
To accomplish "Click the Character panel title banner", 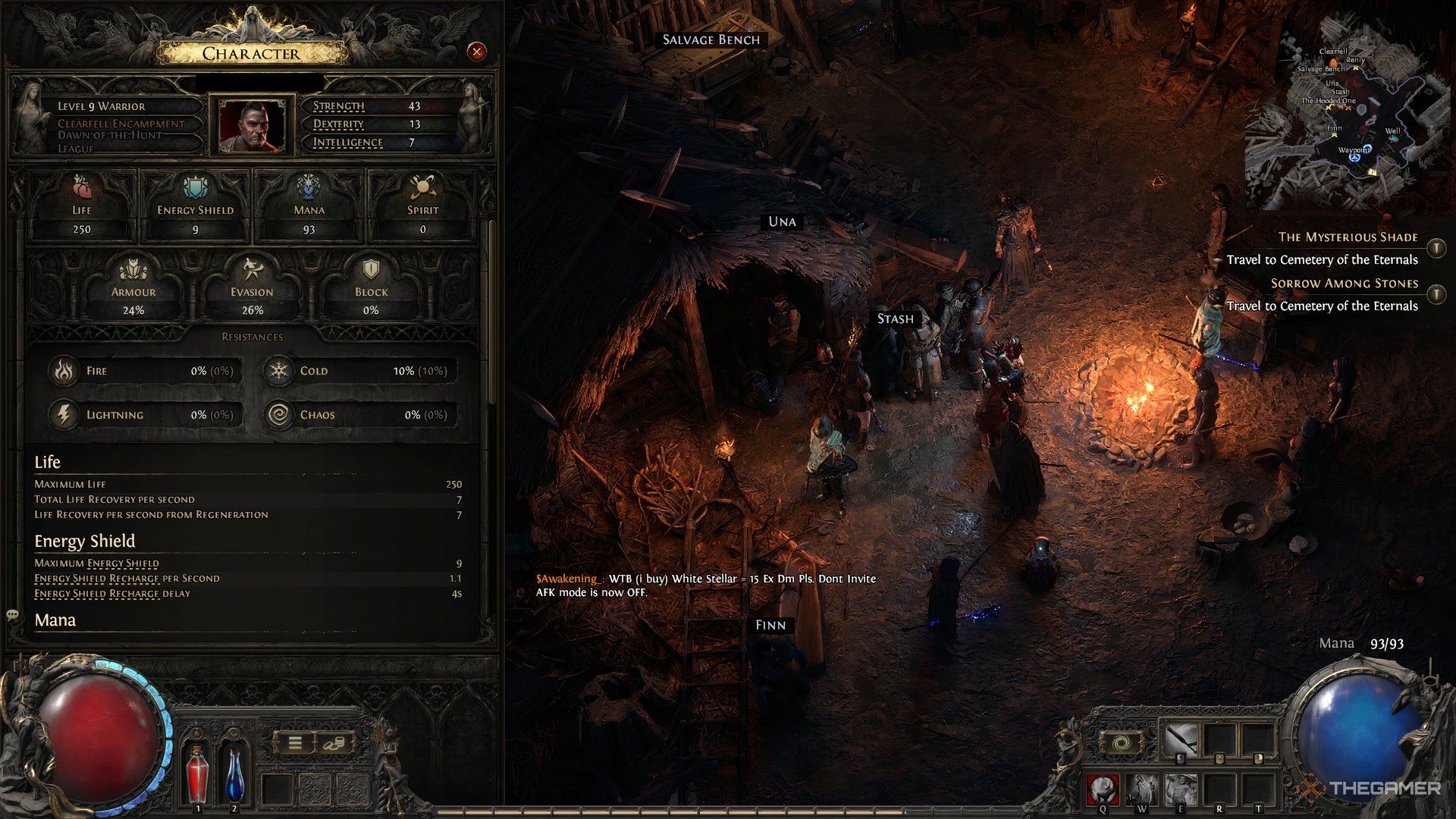I will (x=250, y=53).
